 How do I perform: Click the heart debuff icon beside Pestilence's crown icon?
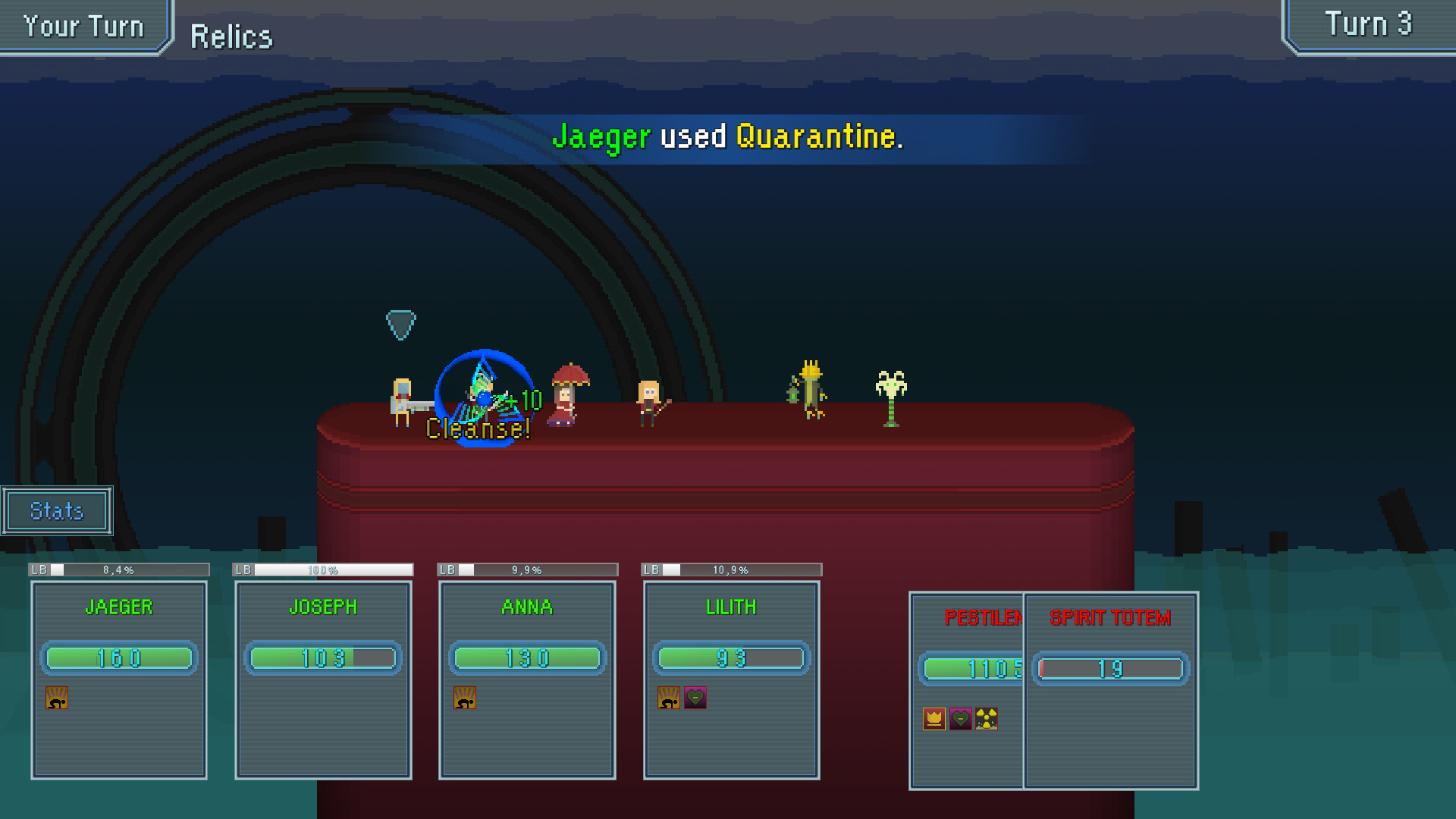960,719
